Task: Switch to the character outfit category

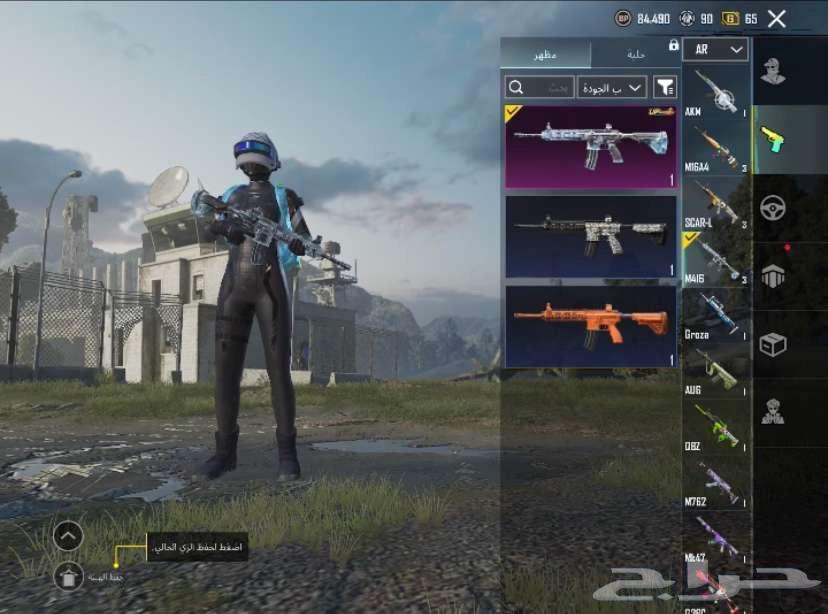Action: coord(772,72)
